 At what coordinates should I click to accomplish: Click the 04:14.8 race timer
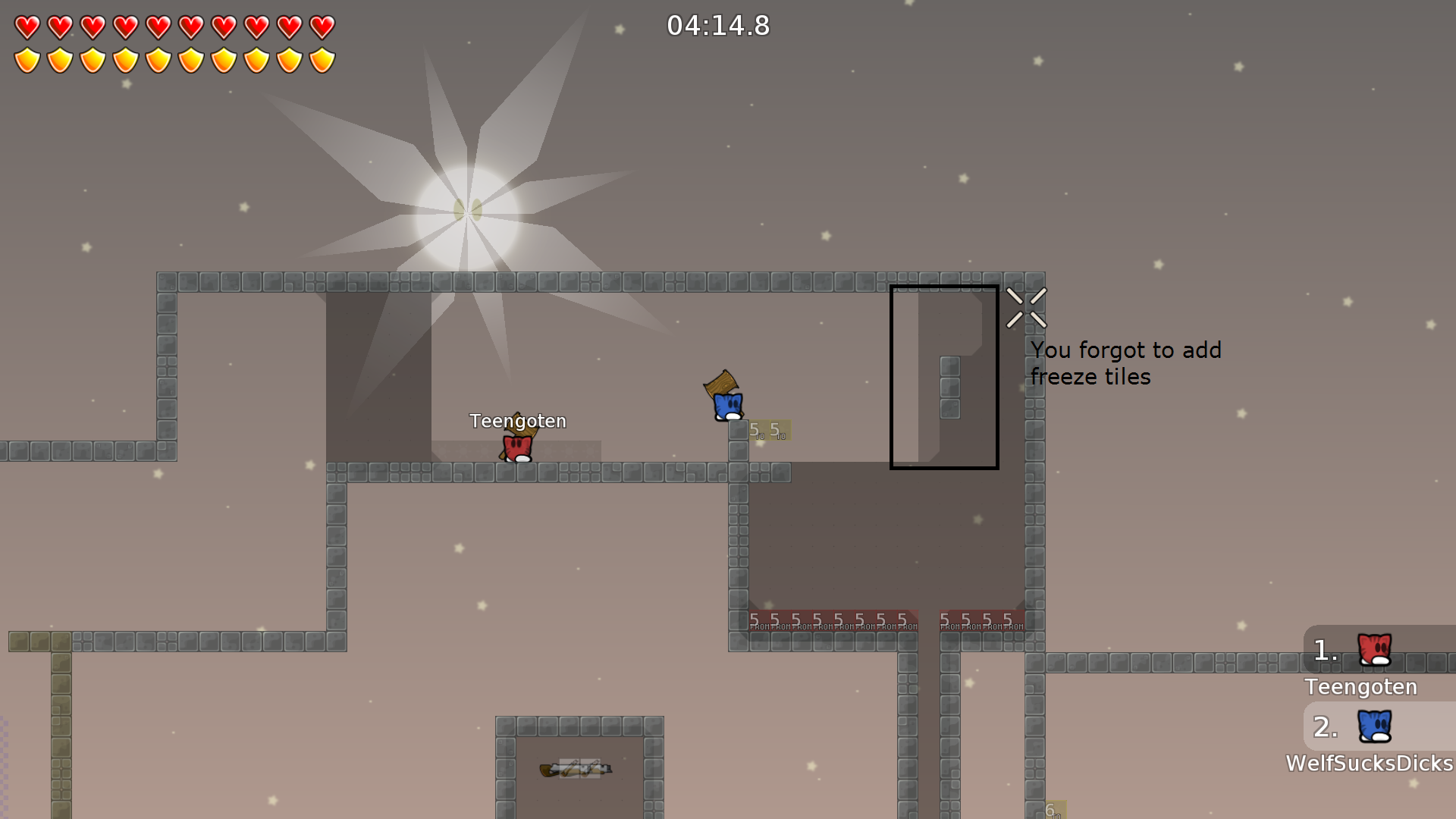(x=717, y=26)
